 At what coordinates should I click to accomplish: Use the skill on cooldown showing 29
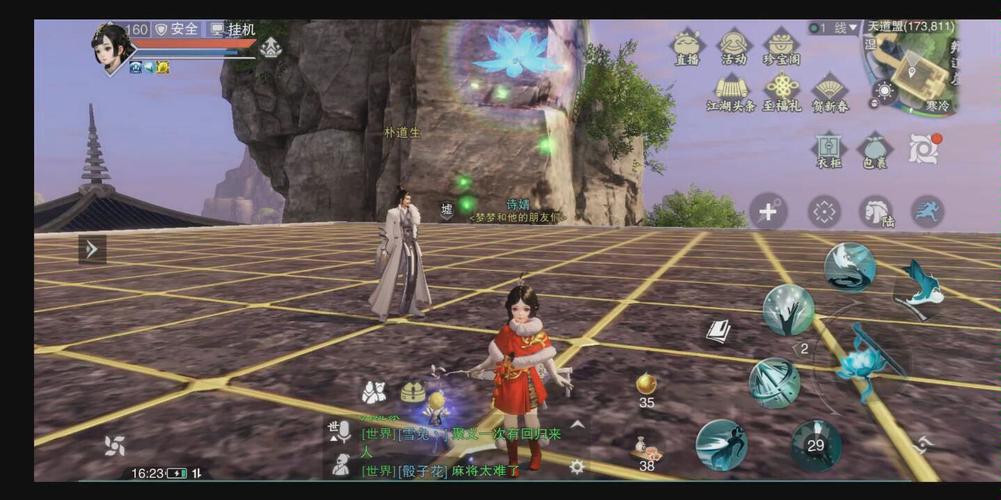pos(816,445)
